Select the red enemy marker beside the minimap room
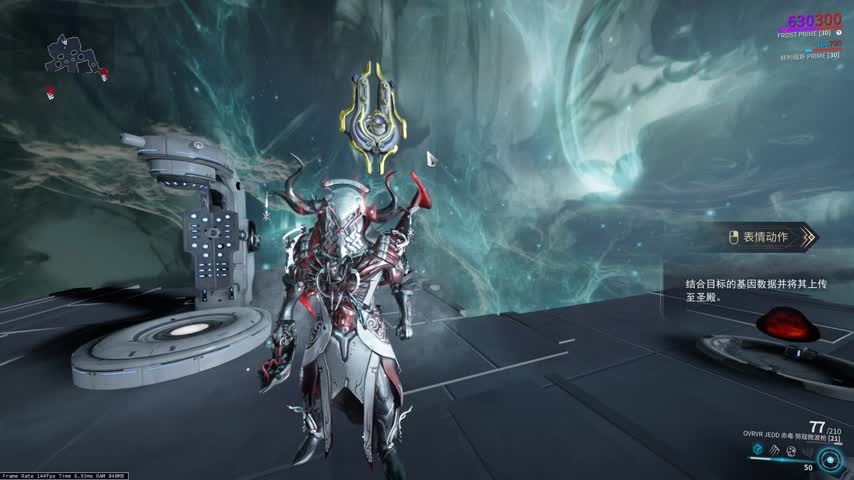This screenshot has width=854, height=480. point(104,70)
